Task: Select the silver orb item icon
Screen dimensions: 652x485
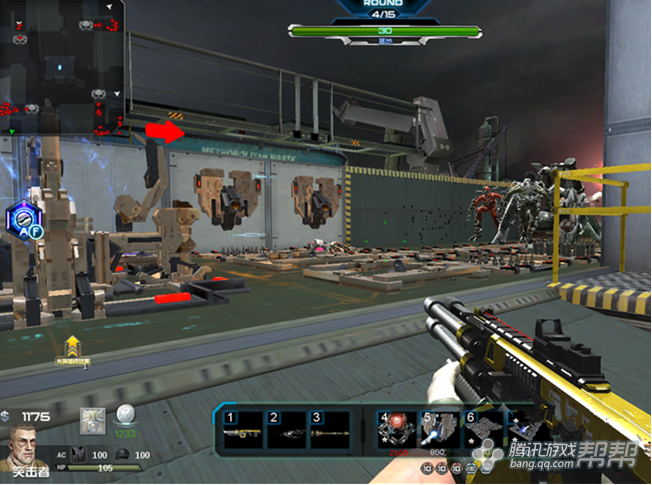Action: tap(127, 416)
